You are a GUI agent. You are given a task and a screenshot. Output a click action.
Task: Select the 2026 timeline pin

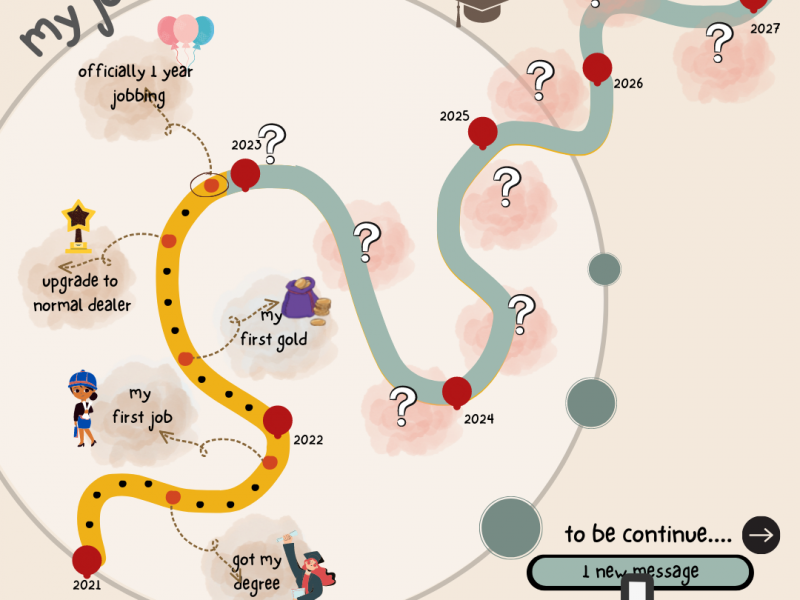coord(597,68)
